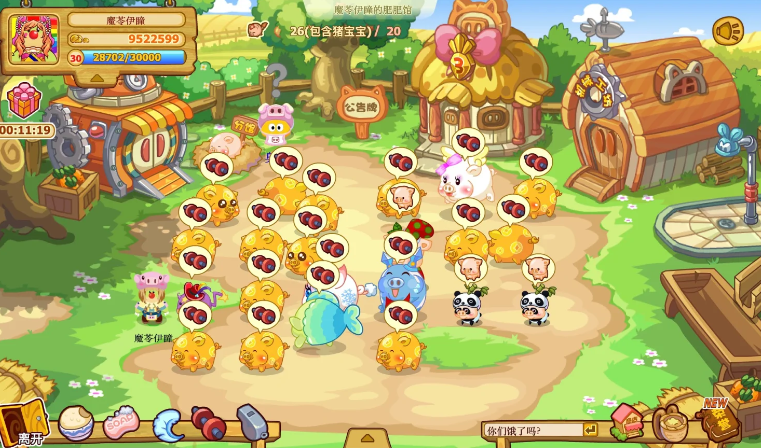Screen dimensions: 761x448
Task: Collapse the player info panel arrow
Action: (x=97, y=77)
